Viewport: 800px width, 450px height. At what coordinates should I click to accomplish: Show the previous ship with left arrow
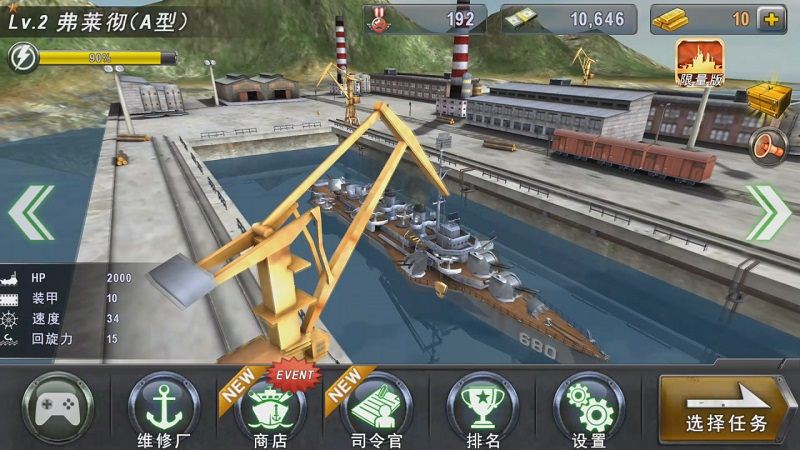tap(31, 213)
